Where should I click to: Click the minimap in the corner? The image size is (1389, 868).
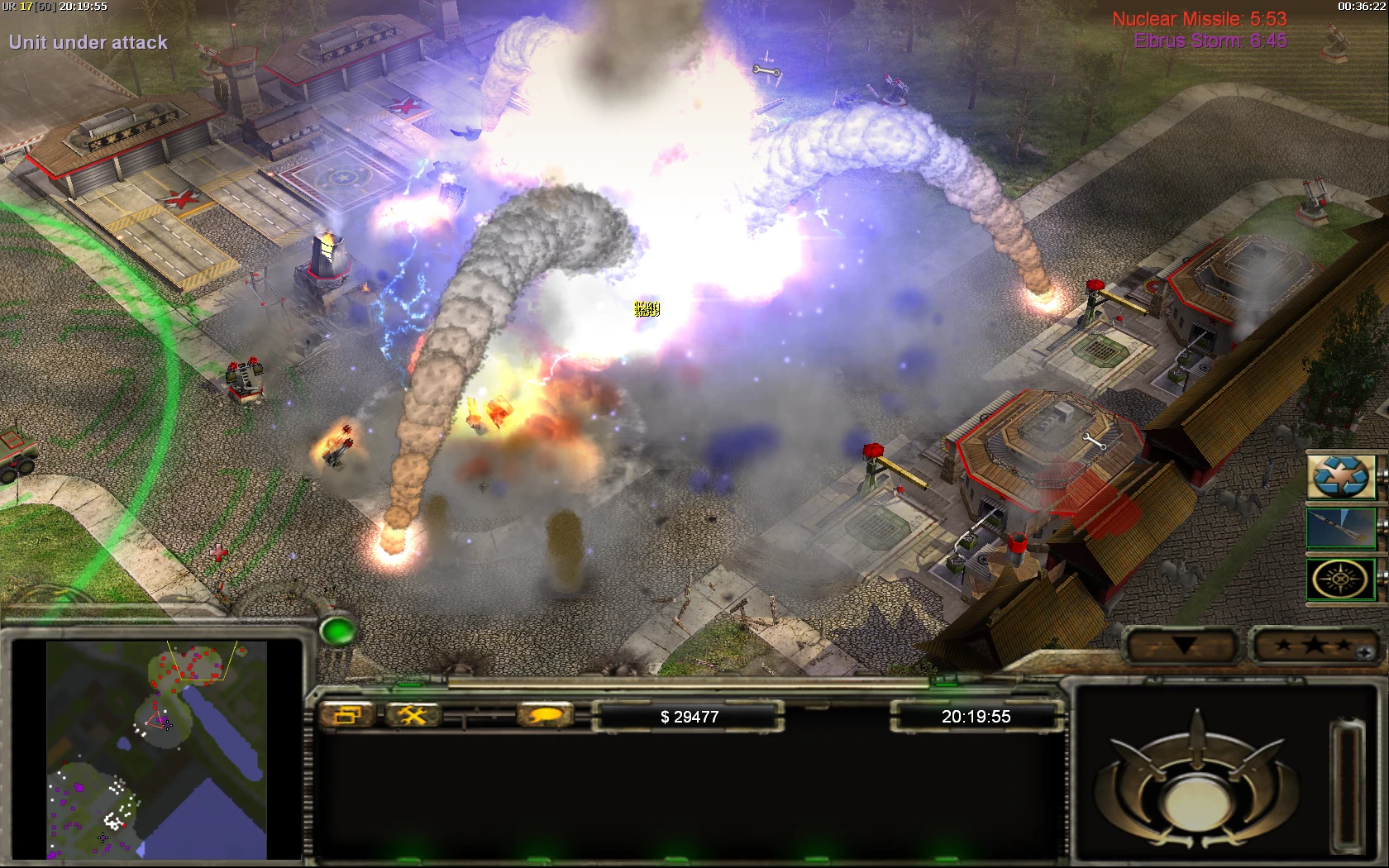click(157, 750)
